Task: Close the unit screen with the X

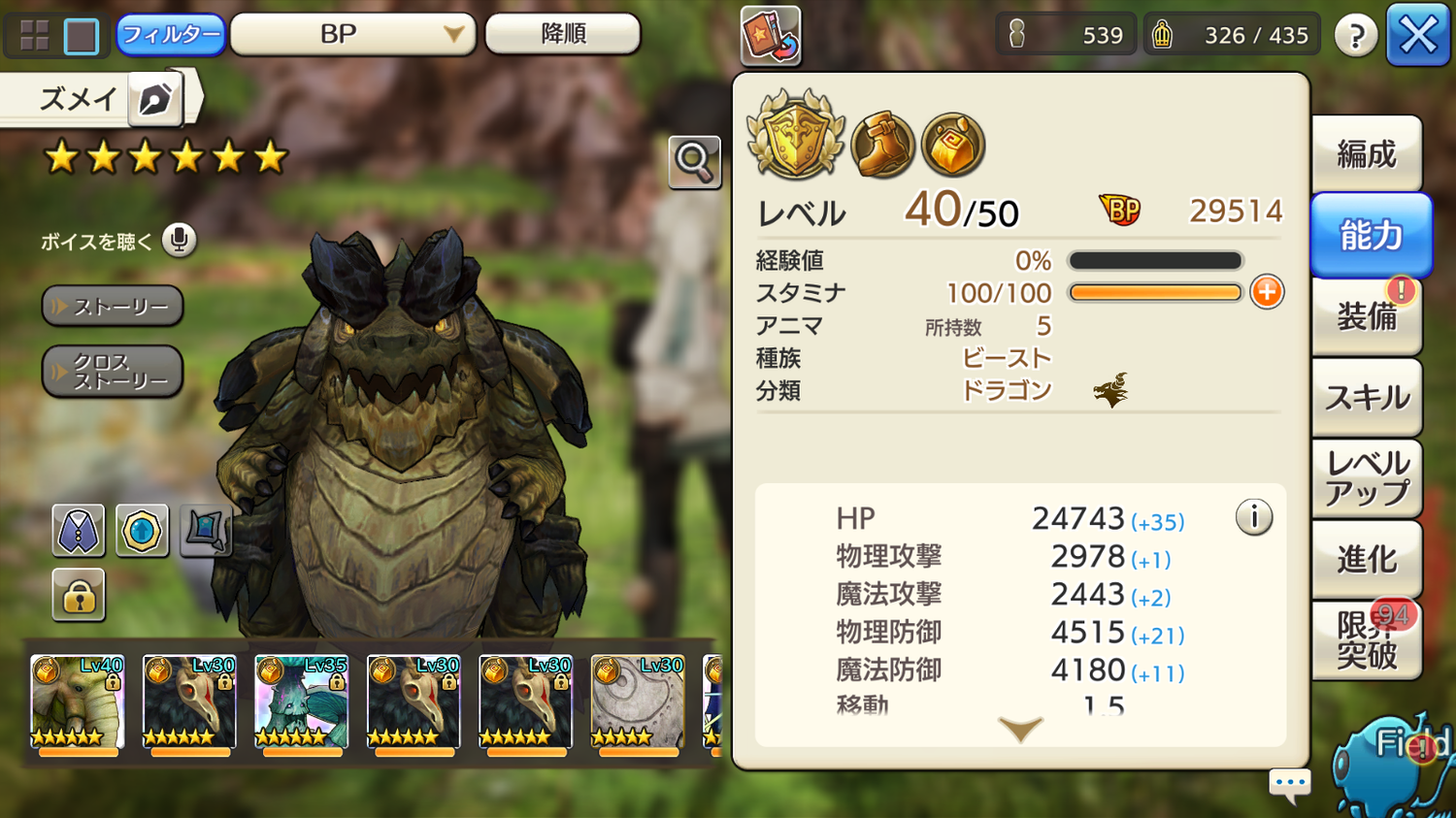Action: pyautogui.click(x=1417, y=36)
